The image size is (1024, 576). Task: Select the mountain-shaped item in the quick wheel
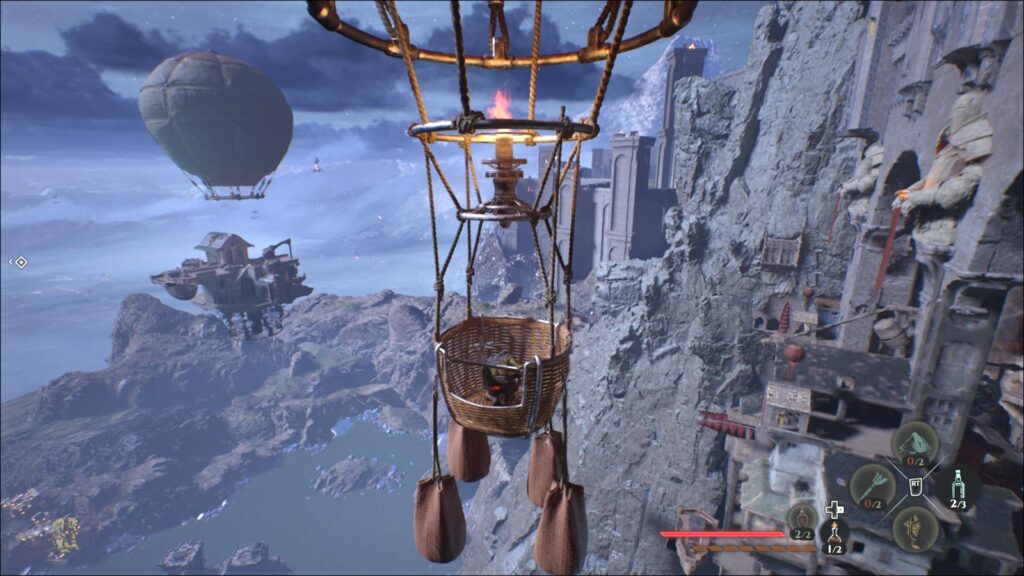coord(914,443)
